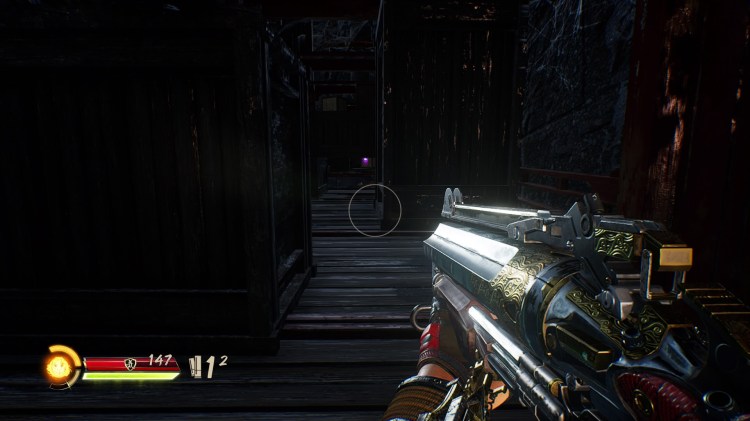The image size is (750, 421).
Task: Click the glowing orange orb ability icon
Action: [59, 366]
